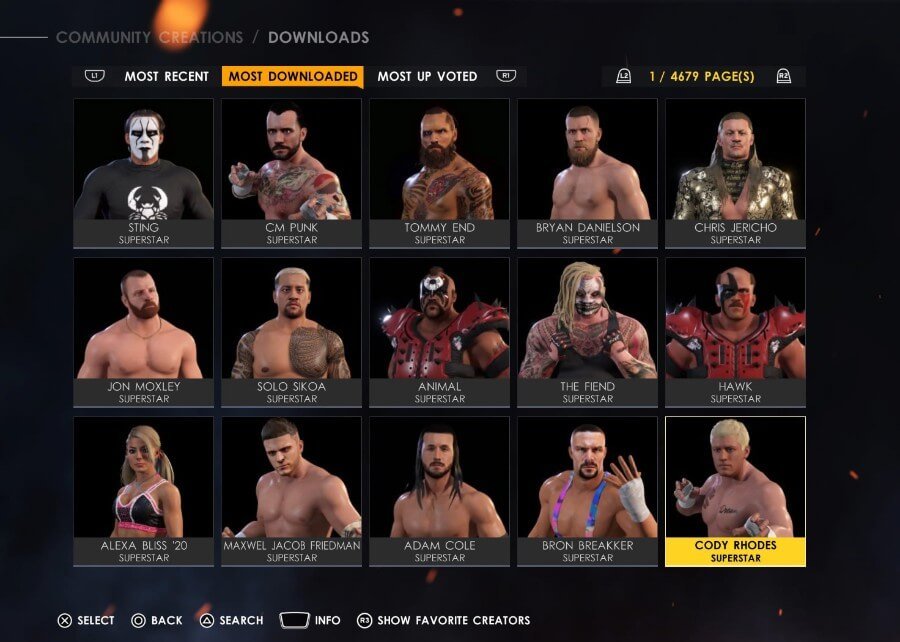The image size is (900, 642).
Task: Select the Chris Jericho superstar tile
Action: (735, 173)
